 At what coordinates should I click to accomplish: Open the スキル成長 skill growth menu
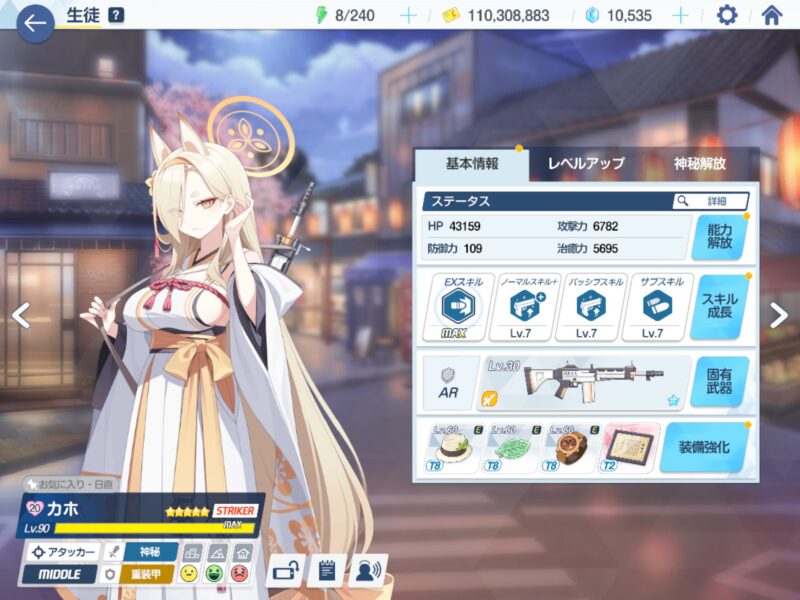(719, 307)
